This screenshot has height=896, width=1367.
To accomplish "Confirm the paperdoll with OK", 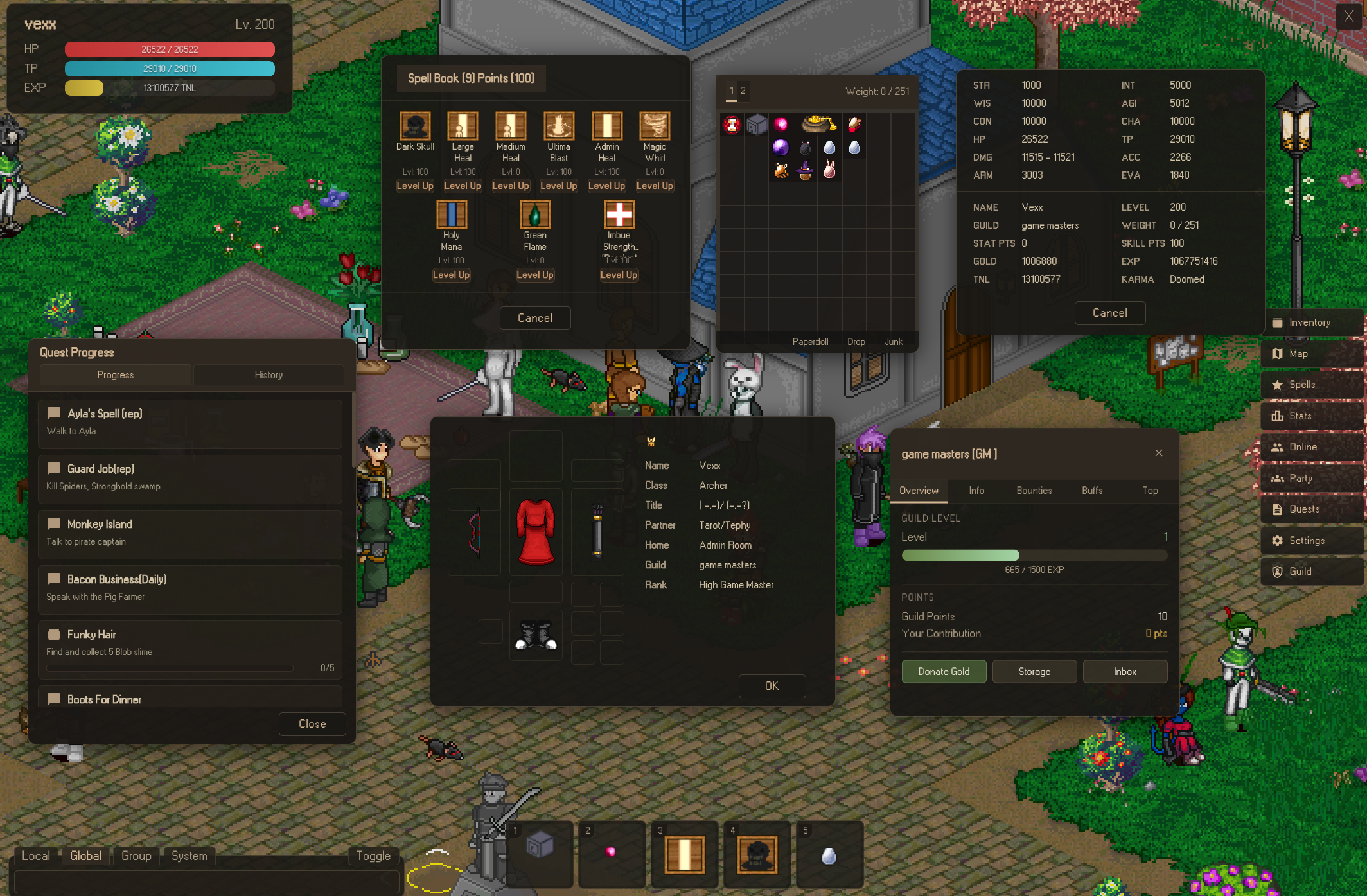I will tap(772, 686).
